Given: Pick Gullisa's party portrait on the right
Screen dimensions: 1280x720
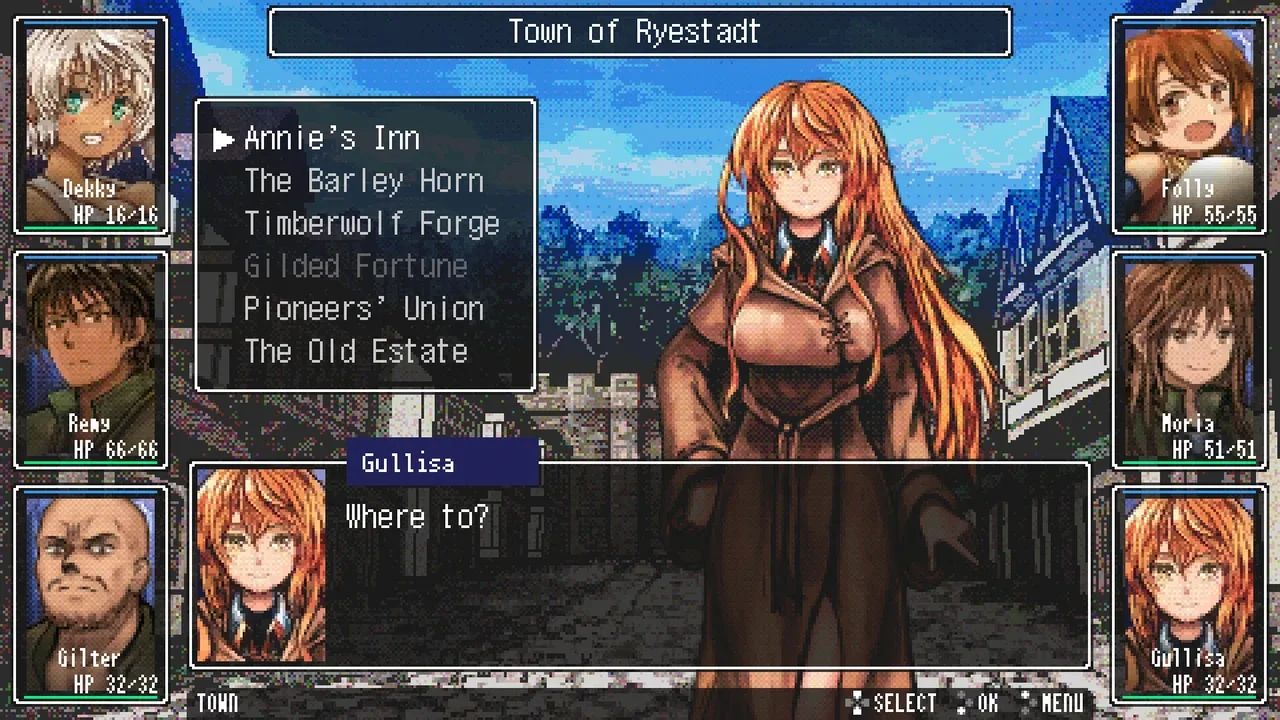Looking at the screenshot, I should coord(1188,594).
